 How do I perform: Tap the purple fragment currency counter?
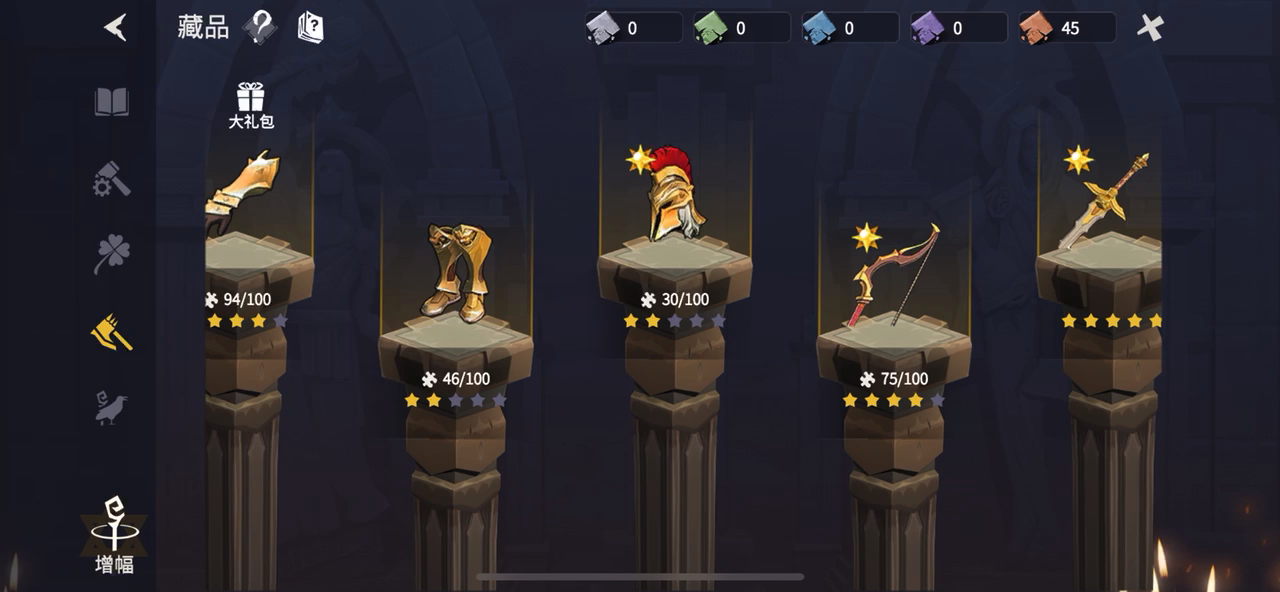click(958, 28)
